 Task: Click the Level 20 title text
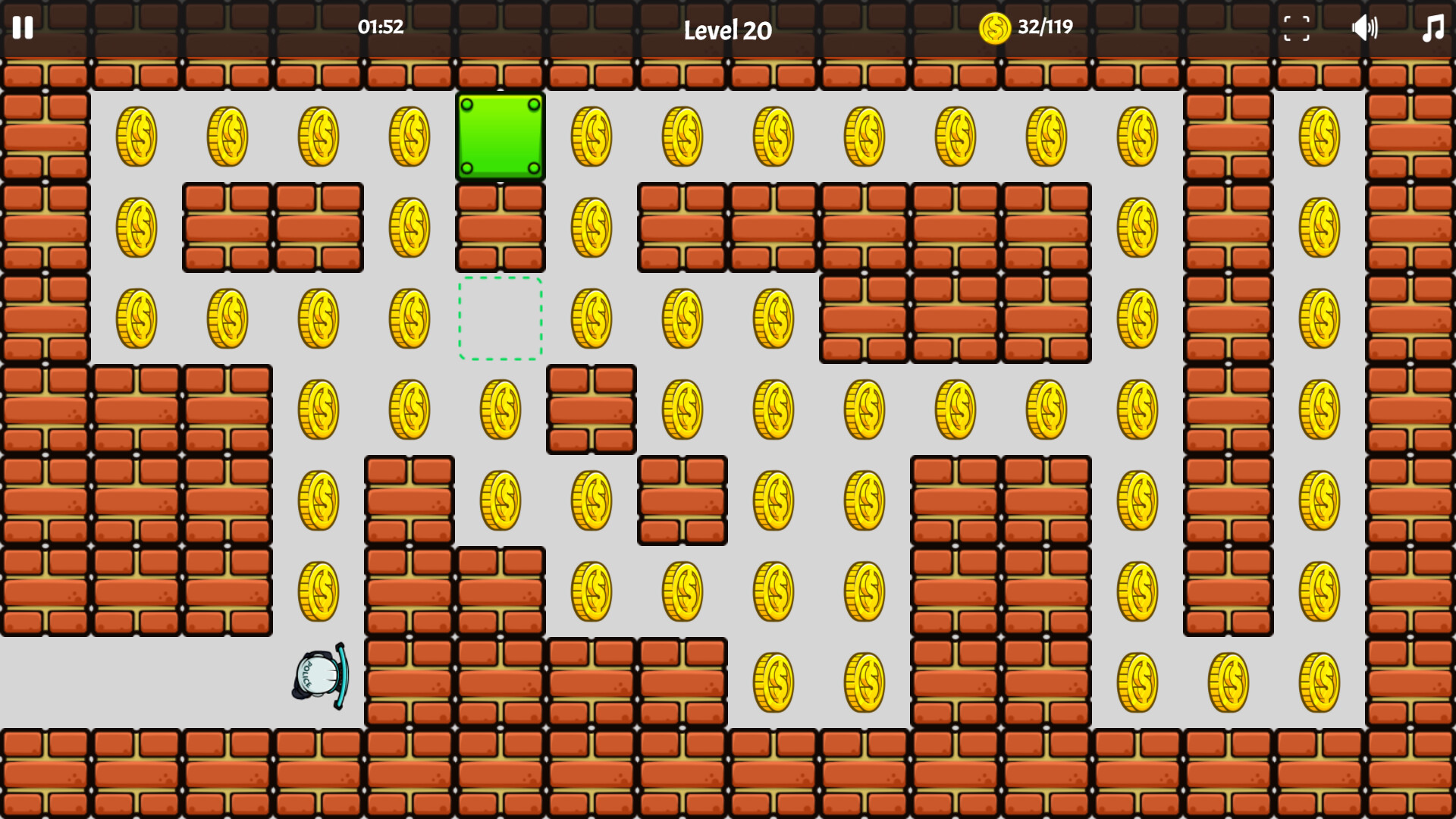727,32
